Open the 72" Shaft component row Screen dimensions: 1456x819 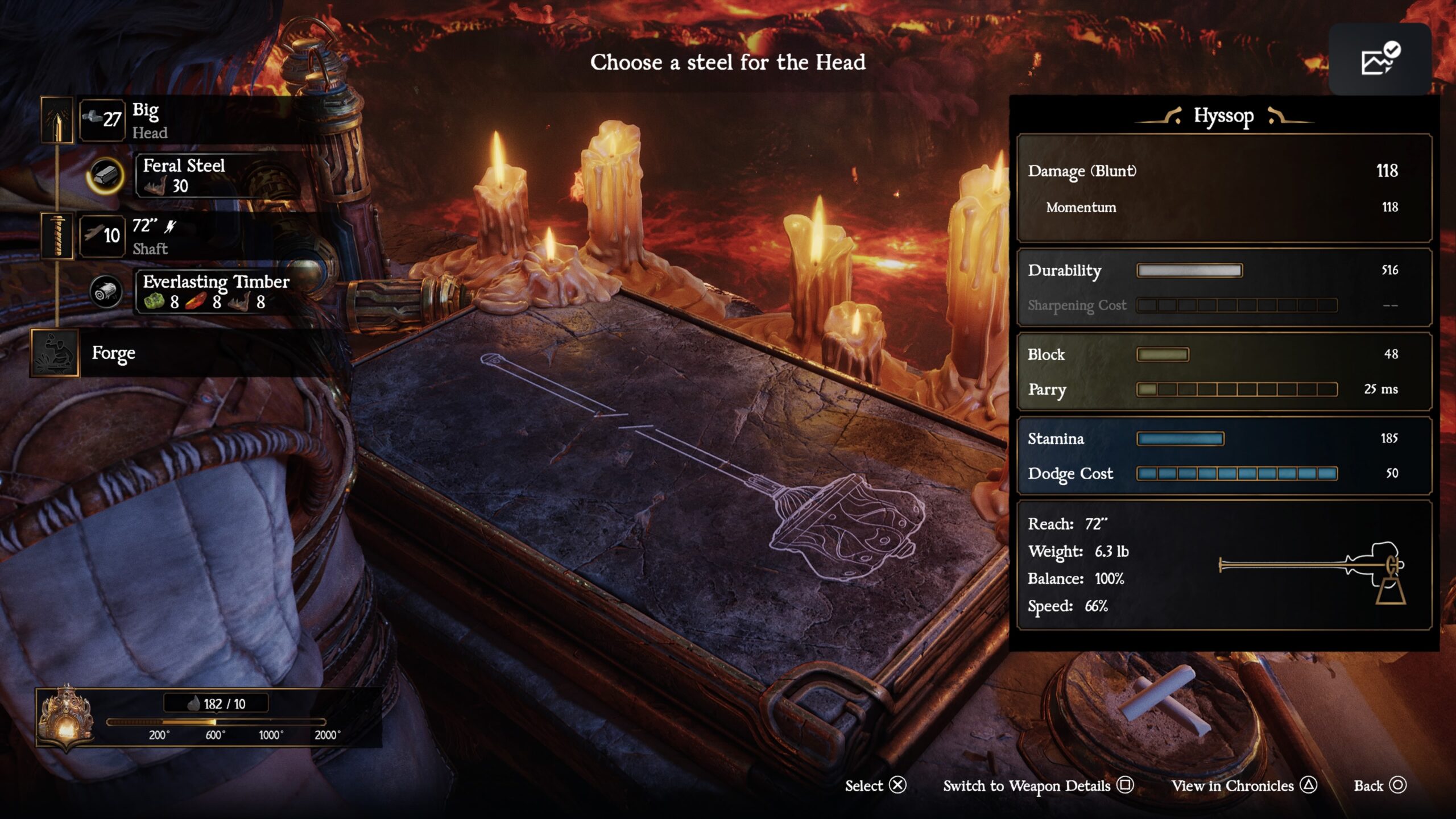point(193,236)
